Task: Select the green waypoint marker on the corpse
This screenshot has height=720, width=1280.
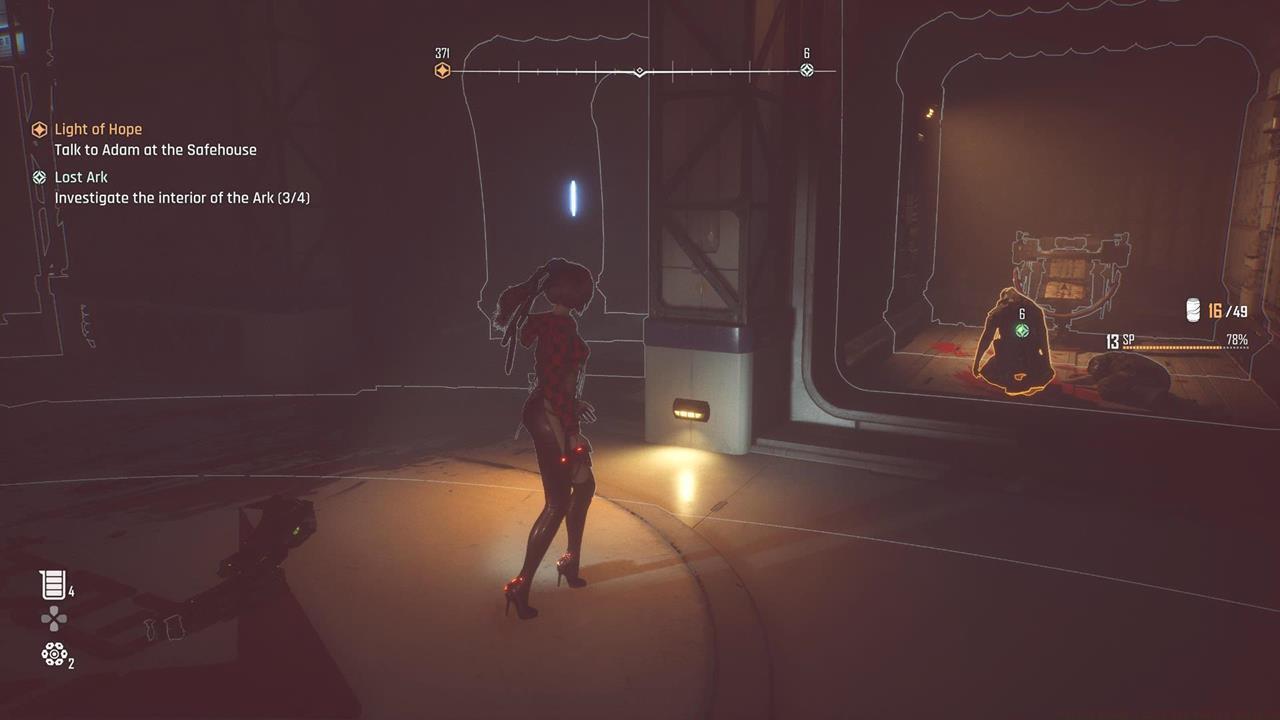Action: (1021, 330)
